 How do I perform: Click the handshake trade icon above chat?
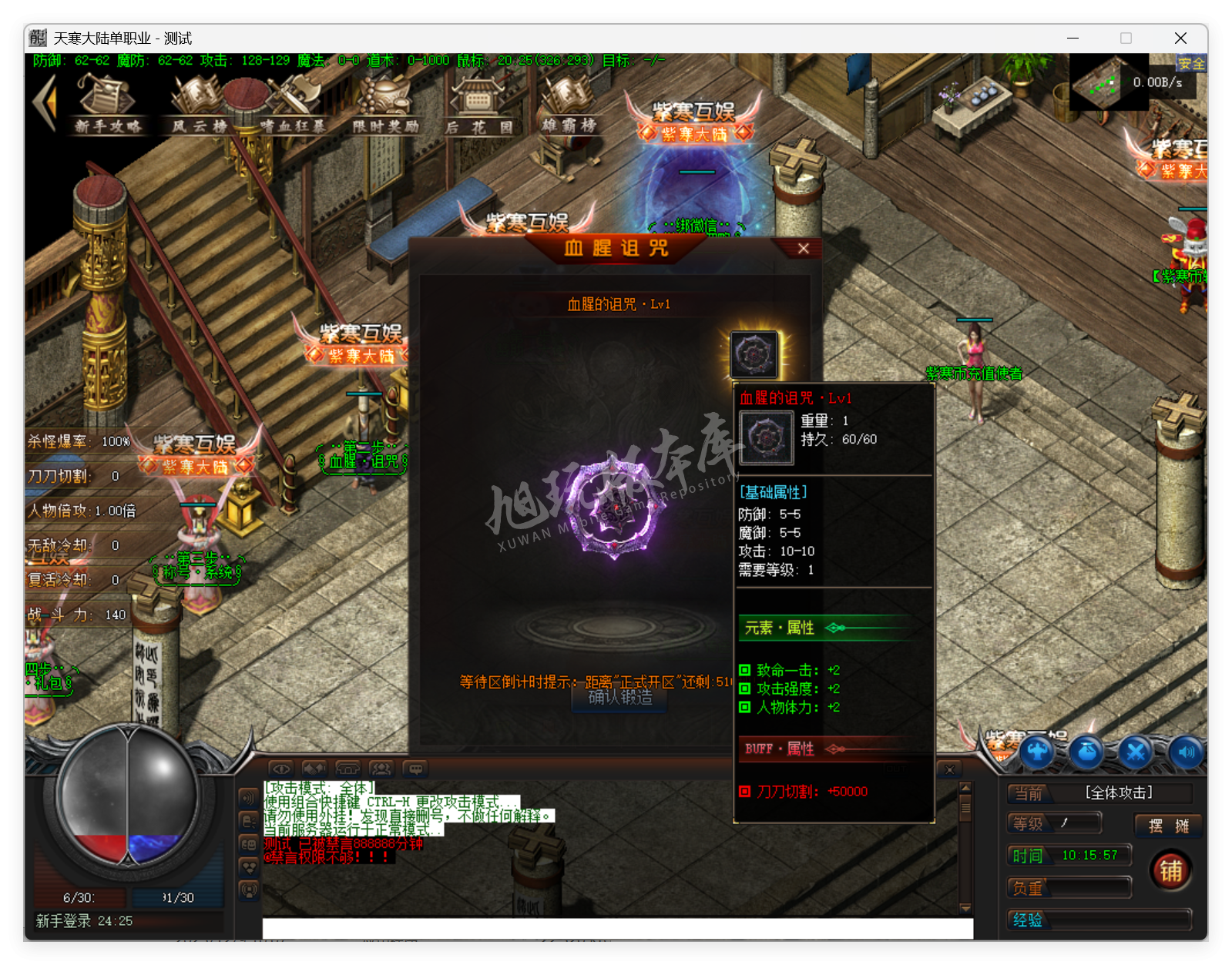pyautogui.click(x=314, y=768)
